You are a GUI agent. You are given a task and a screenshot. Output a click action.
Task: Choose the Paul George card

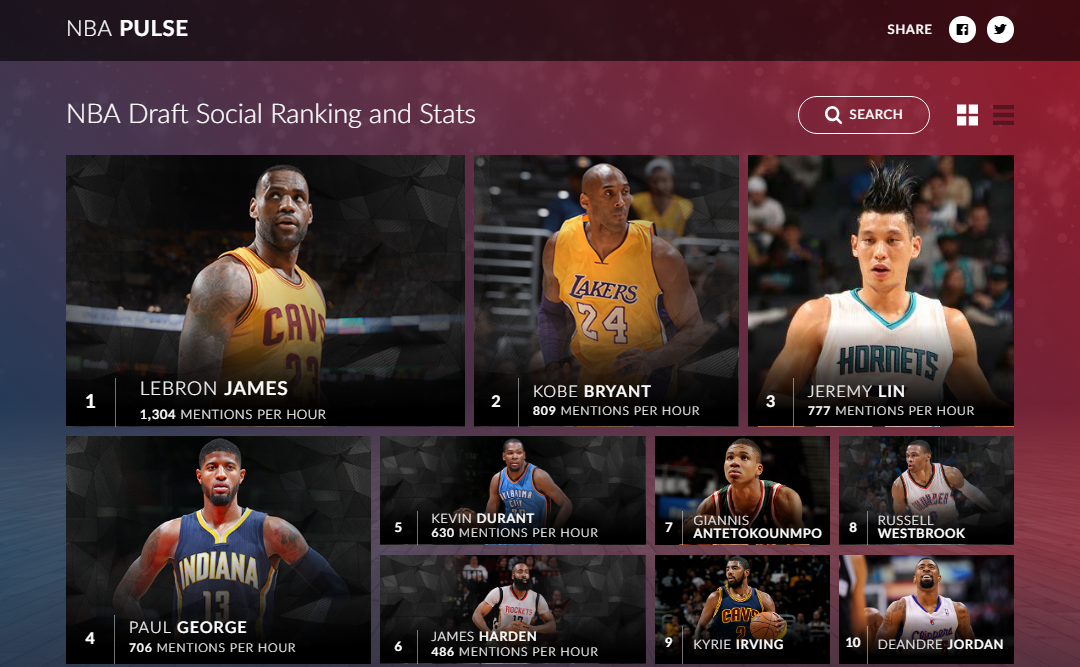click(218, 550)
